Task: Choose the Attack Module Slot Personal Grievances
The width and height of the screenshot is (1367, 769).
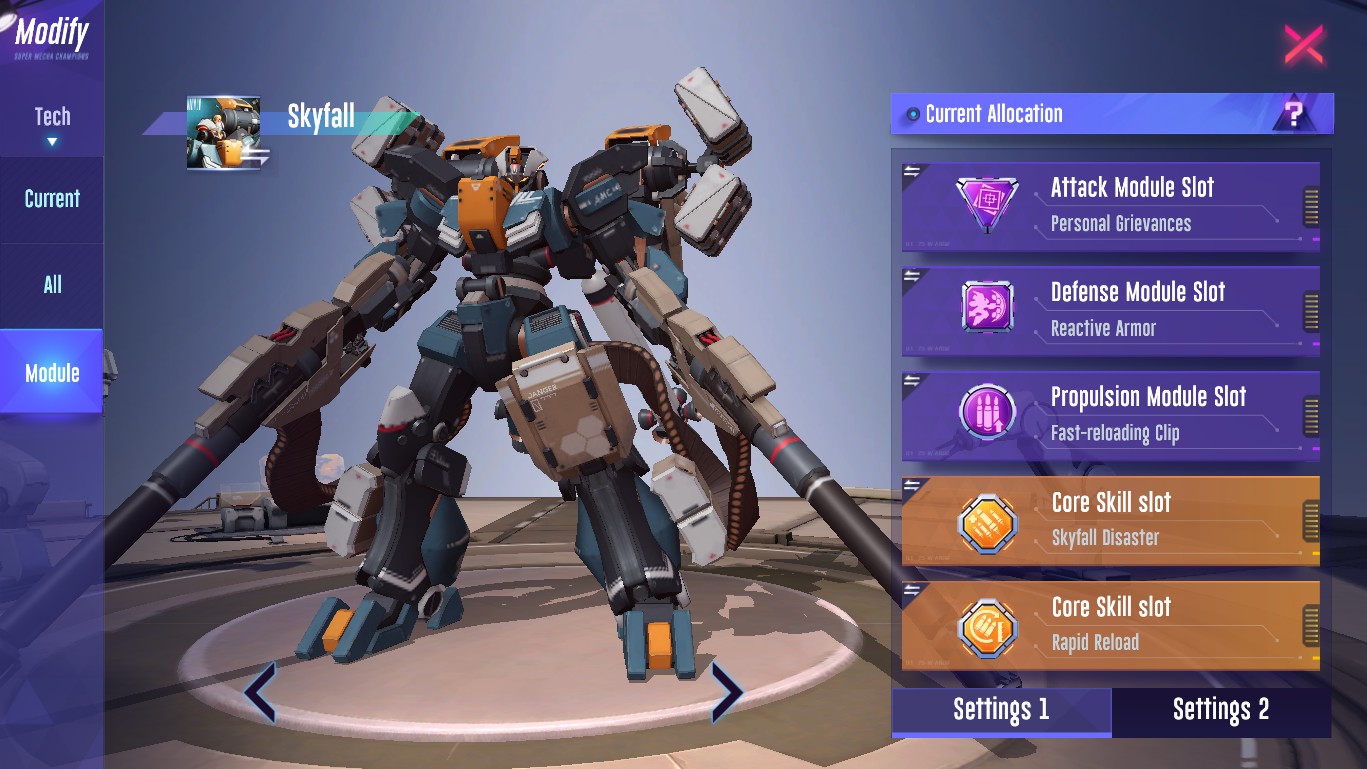Action: 1110,205
